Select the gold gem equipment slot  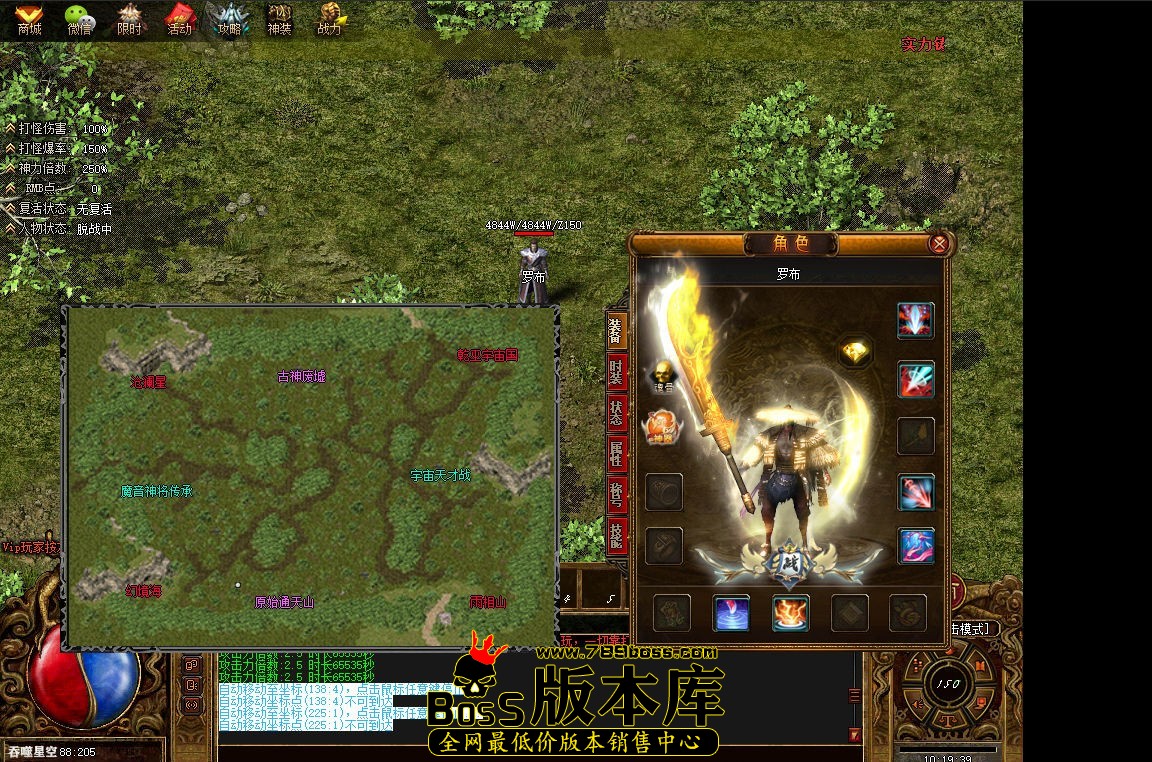point(855,352)
